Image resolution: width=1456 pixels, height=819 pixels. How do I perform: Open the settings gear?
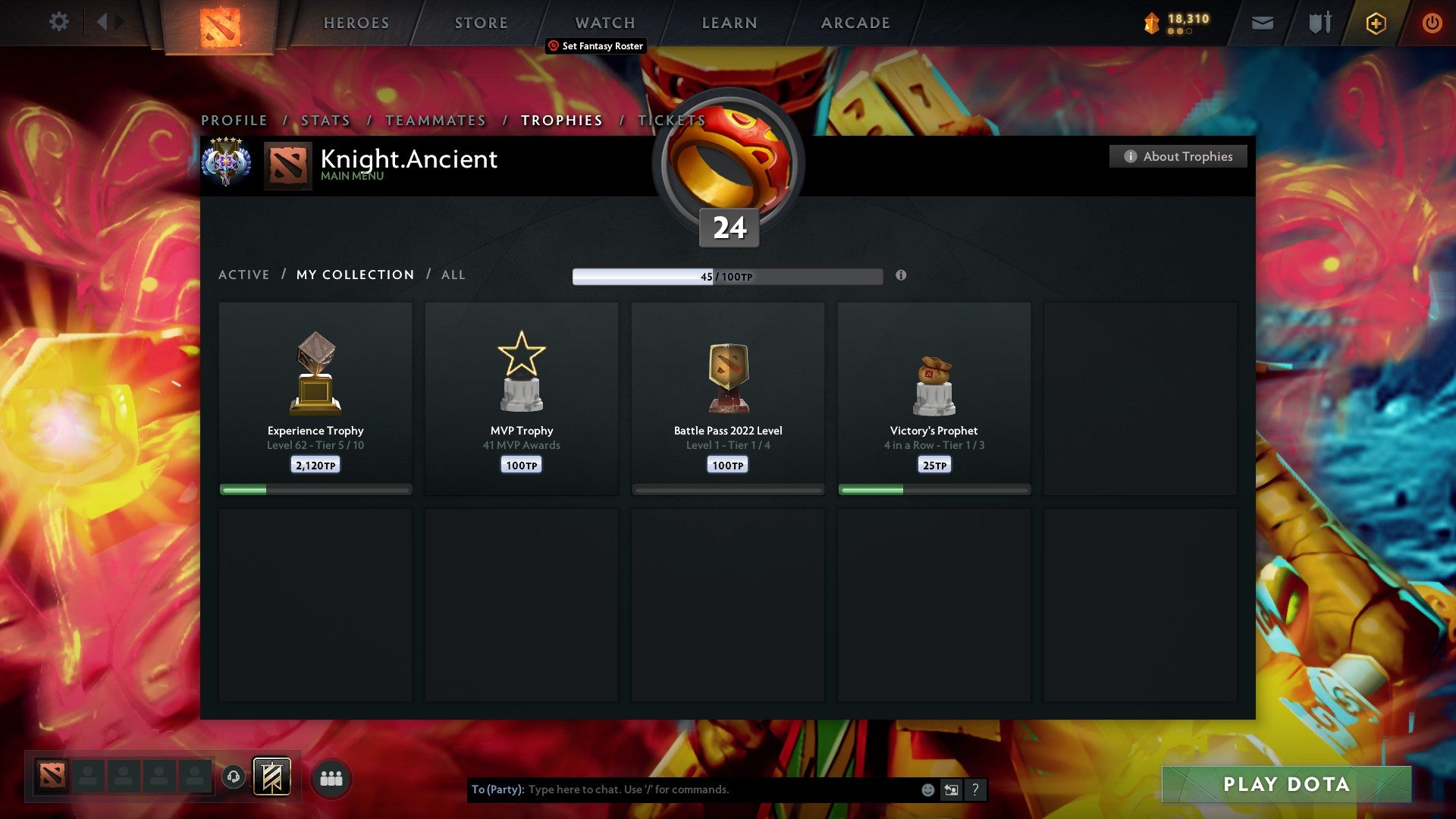(x=58, y=22)
